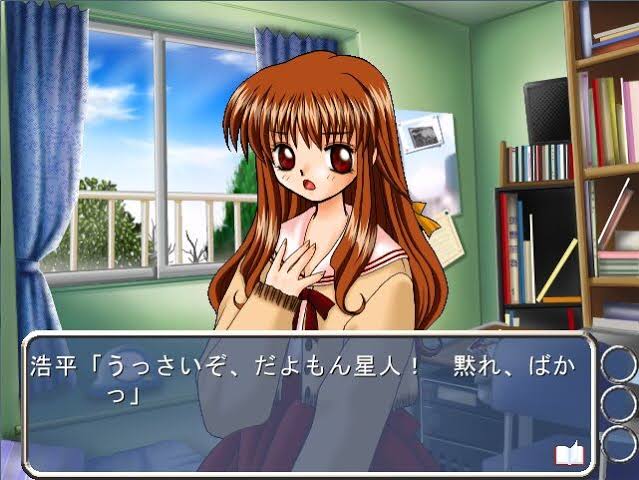Viewport: 639px width, 480px height.
Task: Click the open book icon in dialogue box
Action: click(x=569, y=454)
